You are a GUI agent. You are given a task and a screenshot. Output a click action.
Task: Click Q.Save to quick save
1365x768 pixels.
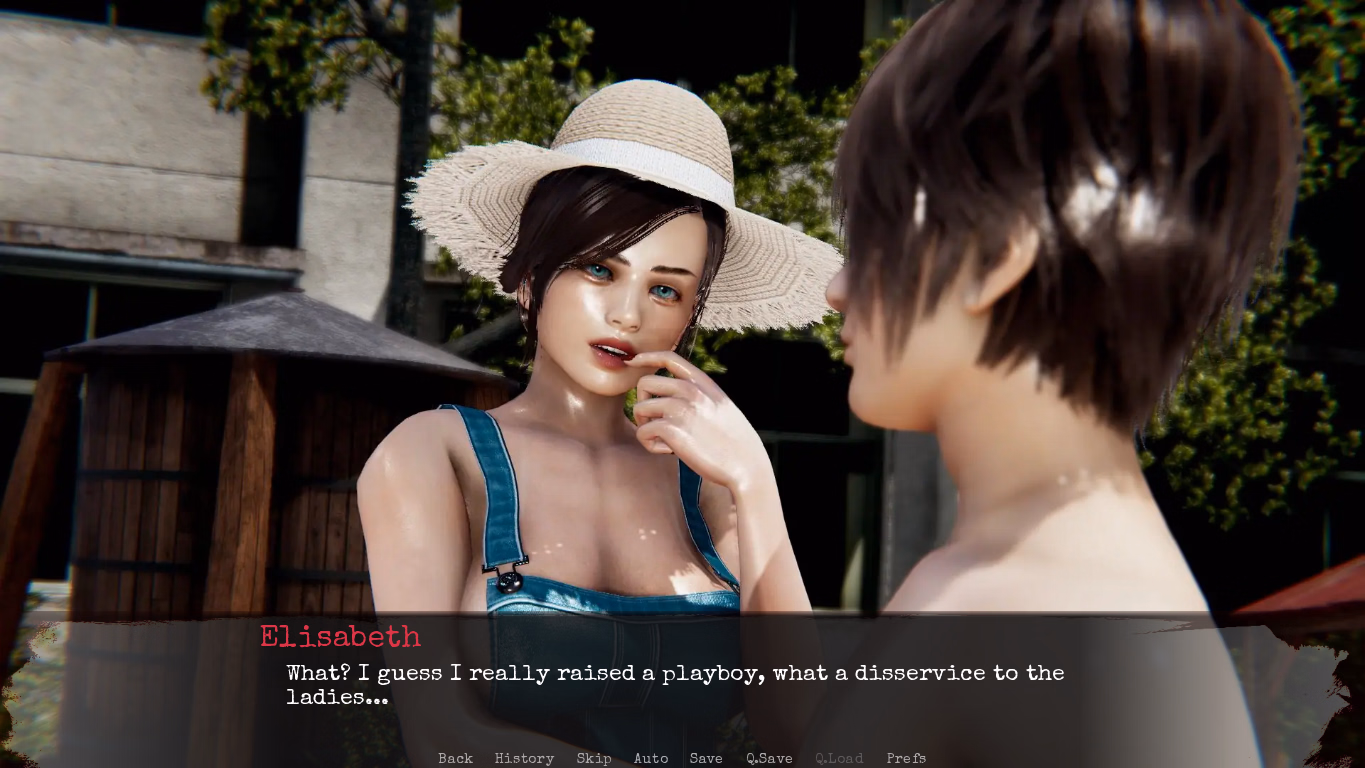769,758
